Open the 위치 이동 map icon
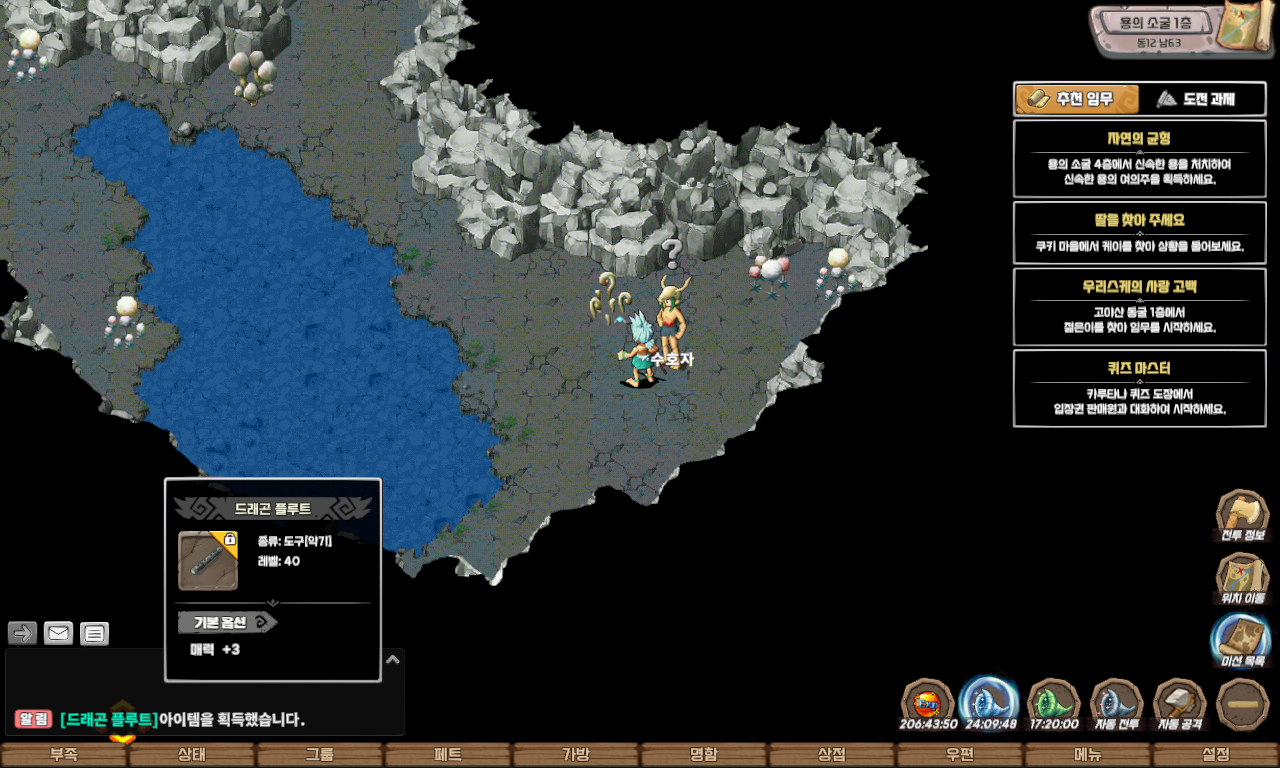 pyautogui.click(x=1241, y=578)
